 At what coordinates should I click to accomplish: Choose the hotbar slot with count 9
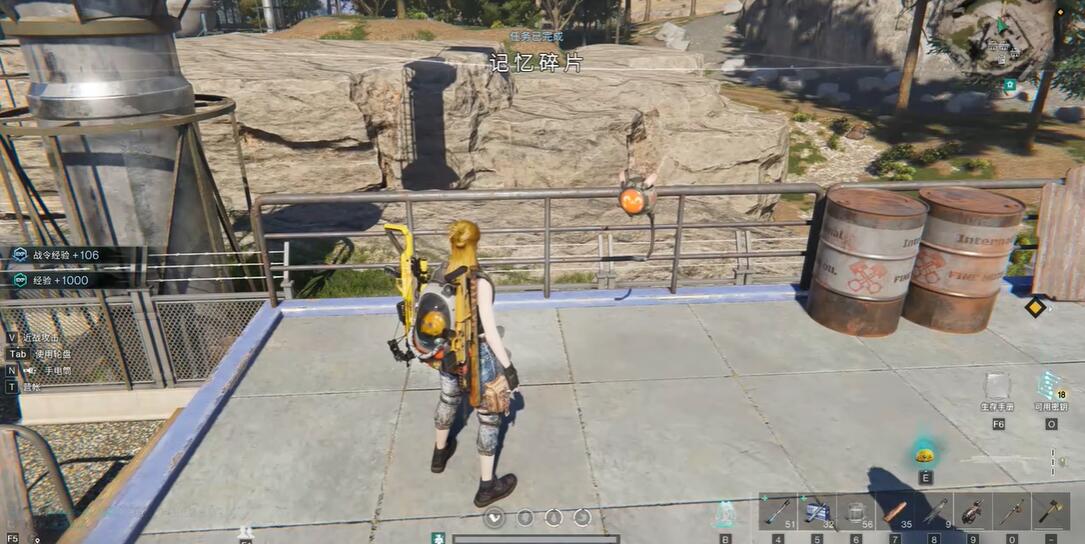(x=934, y=512)
